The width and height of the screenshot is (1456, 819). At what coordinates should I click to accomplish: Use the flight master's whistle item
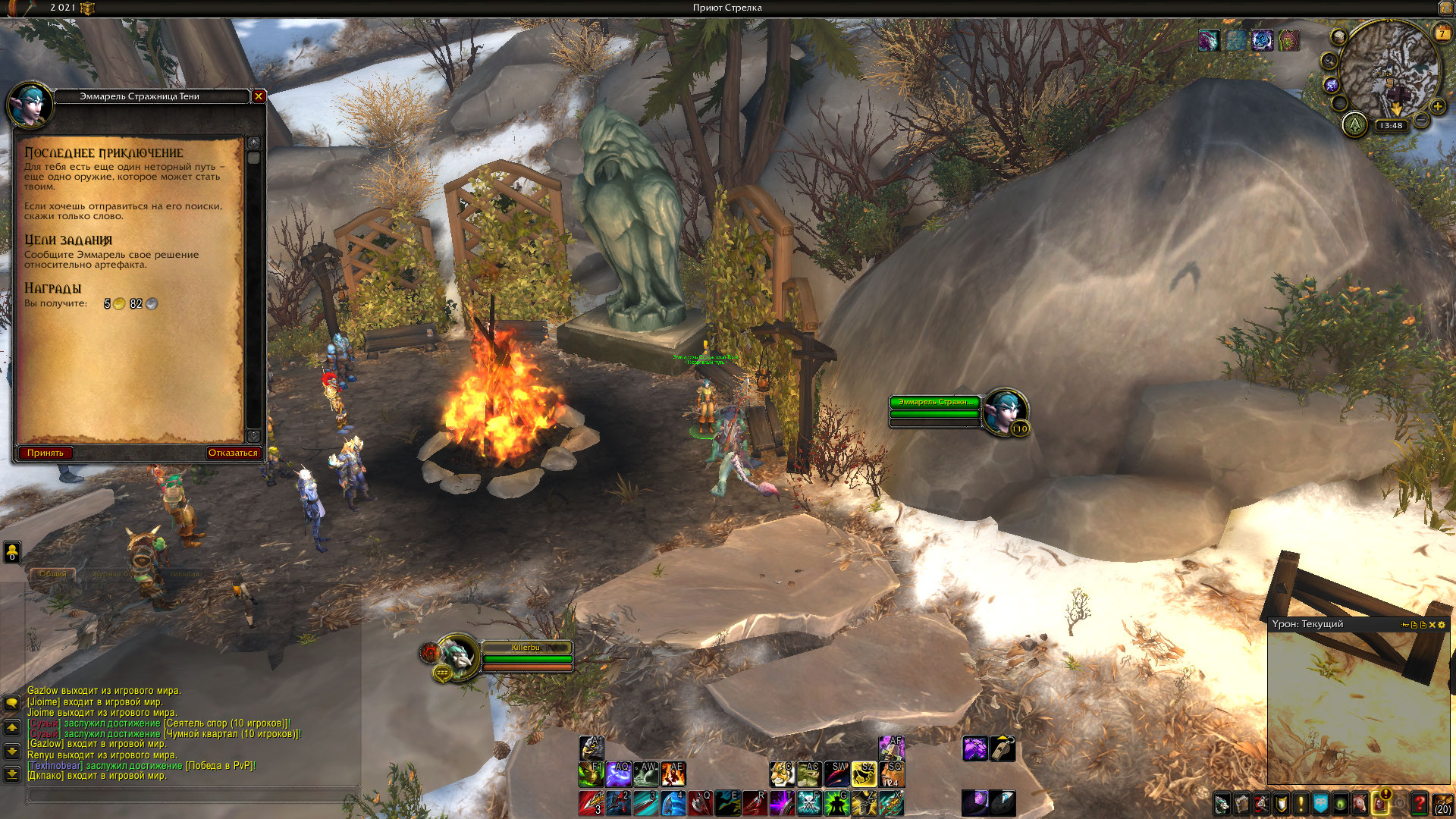point(1003,748)
